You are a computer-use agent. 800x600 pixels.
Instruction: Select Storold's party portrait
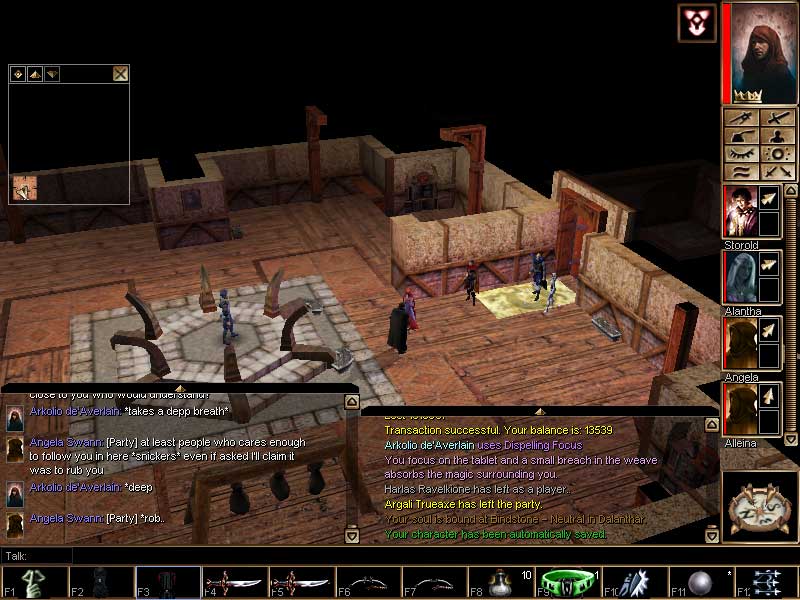click(x=739, y=211)
